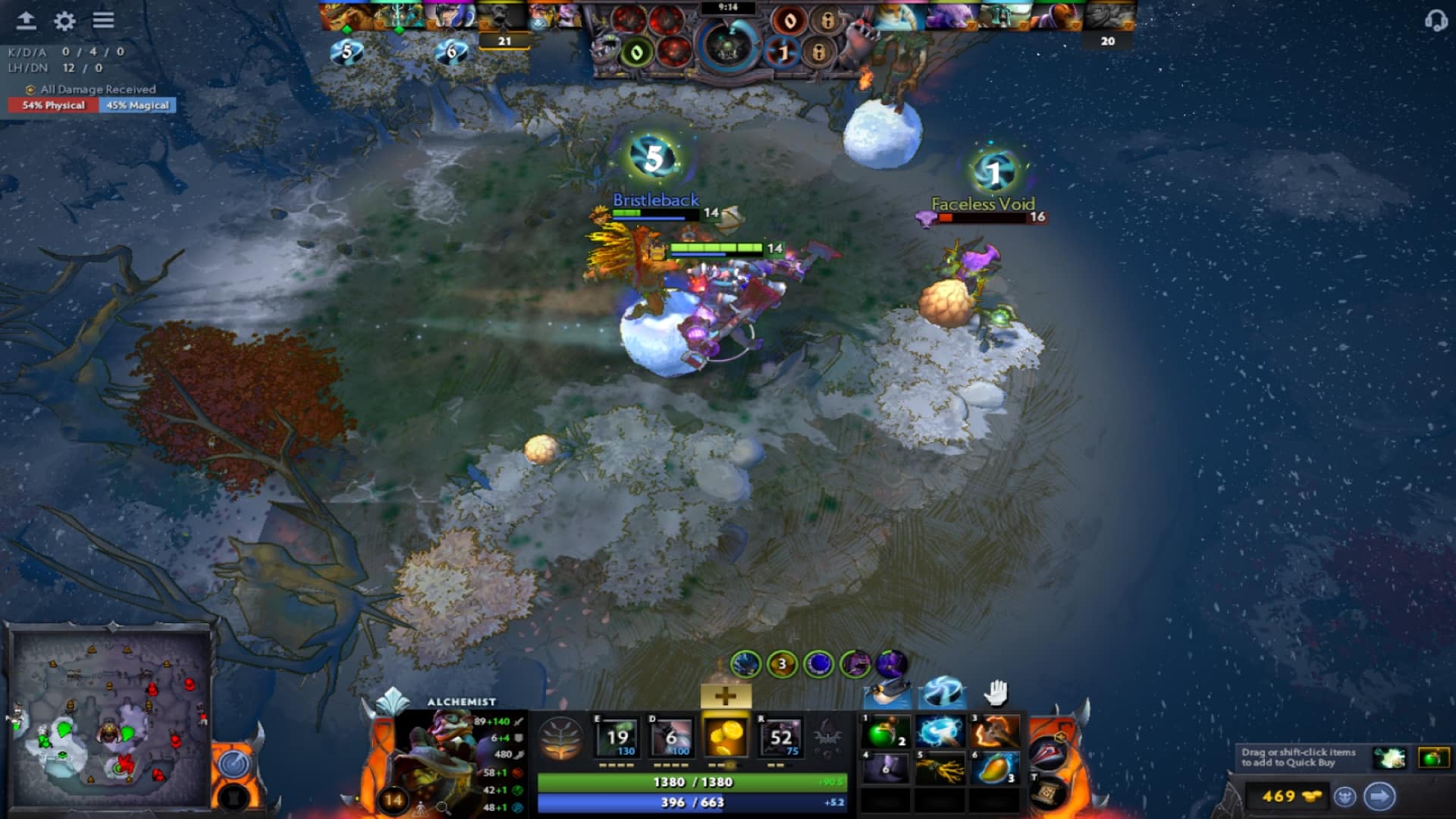This screenshot has width=1456, height=819.
Task: Open the hamburger menu top-left
Action: pyautogui.click(x=104, y=21)
